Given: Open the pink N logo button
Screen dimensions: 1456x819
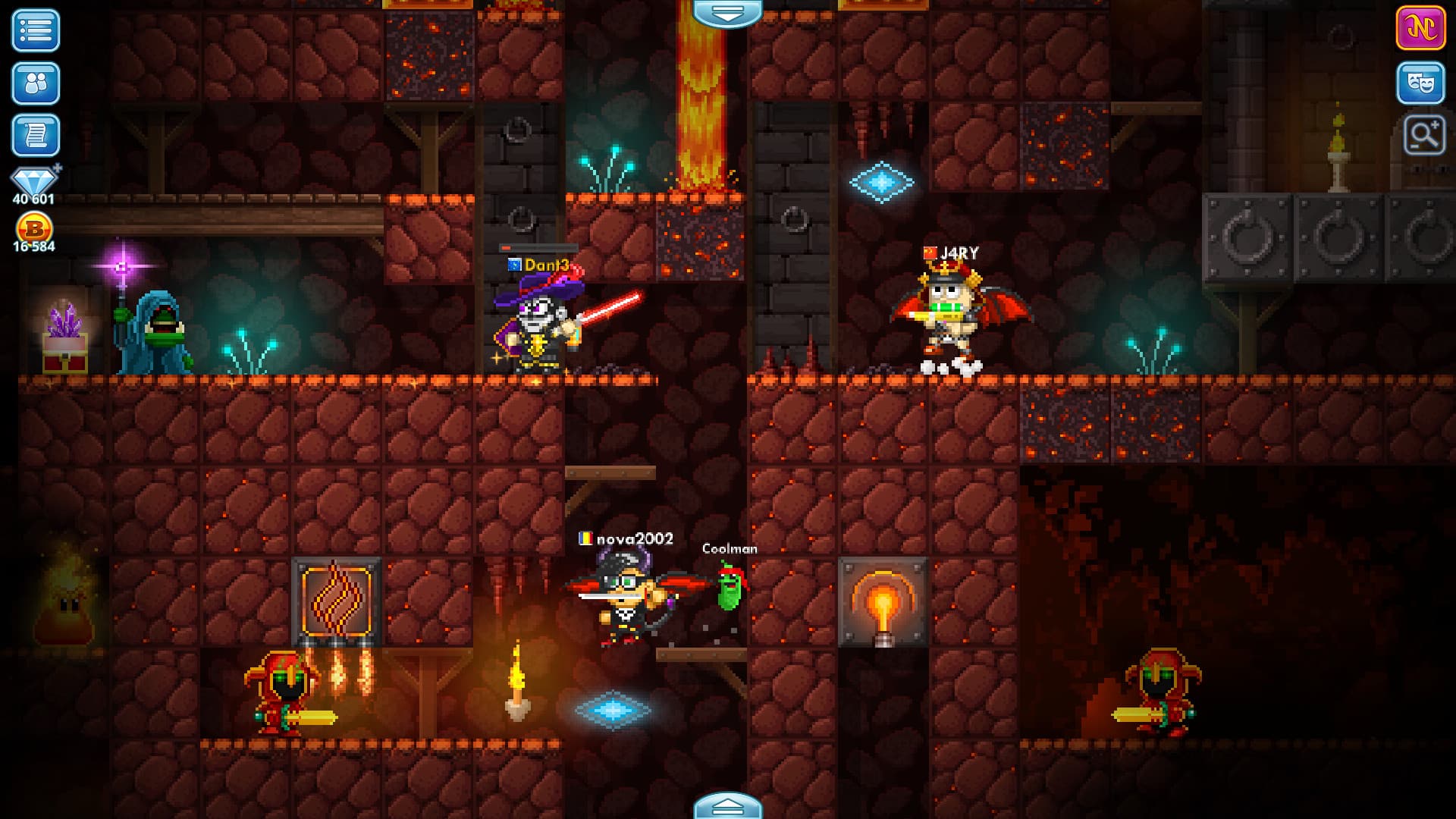Looking at the screenshot, I should pos(1420,29).
